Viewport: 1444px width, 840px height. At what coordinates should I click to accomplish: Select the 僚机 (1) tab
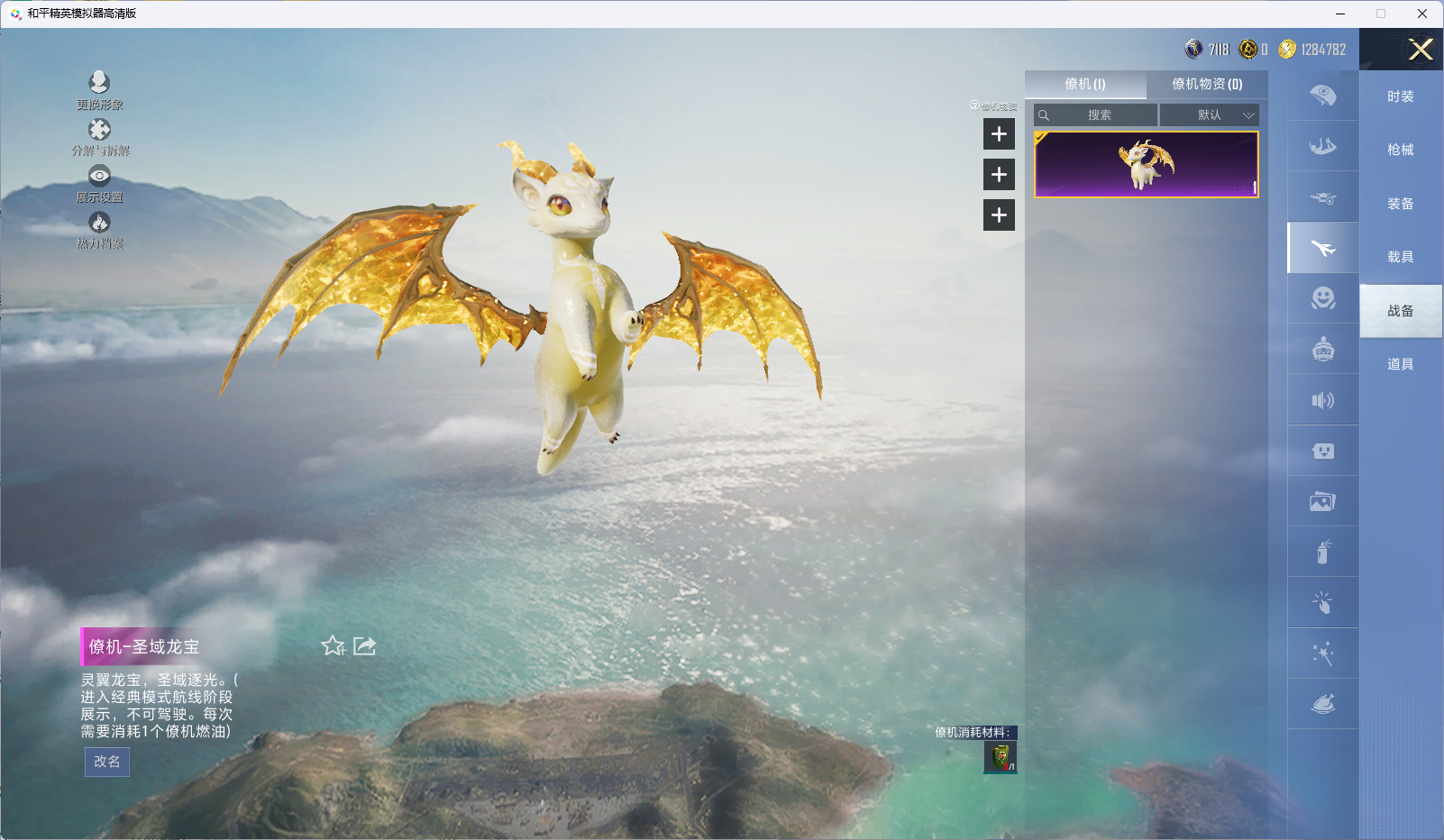[x=1084, y=84]
